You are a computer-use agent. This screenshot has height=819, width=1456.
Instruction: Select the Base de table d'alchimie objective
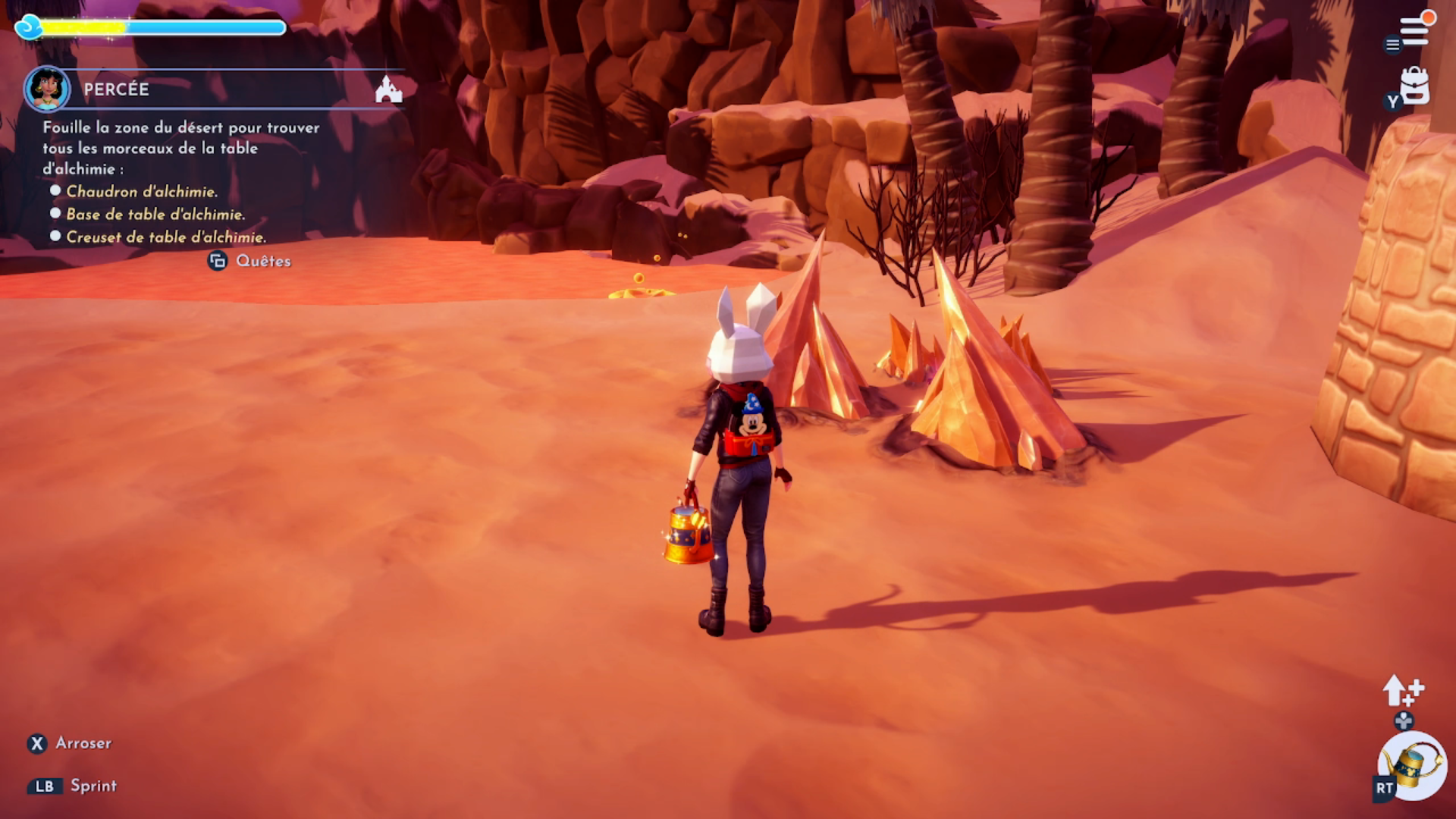click(x=155, y=215)
